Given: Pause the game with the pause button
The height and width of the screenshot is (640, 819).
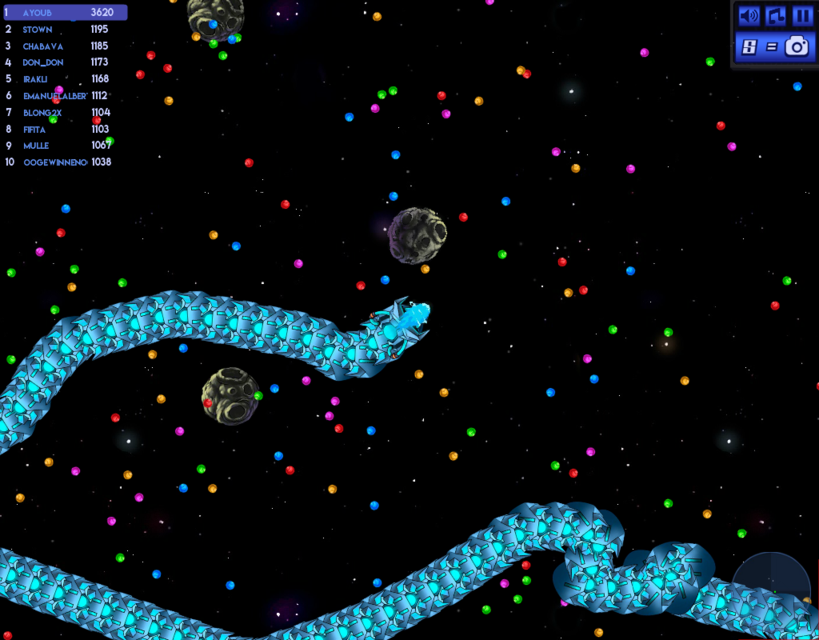Looking at the screenshot, I should click(802, 16).
